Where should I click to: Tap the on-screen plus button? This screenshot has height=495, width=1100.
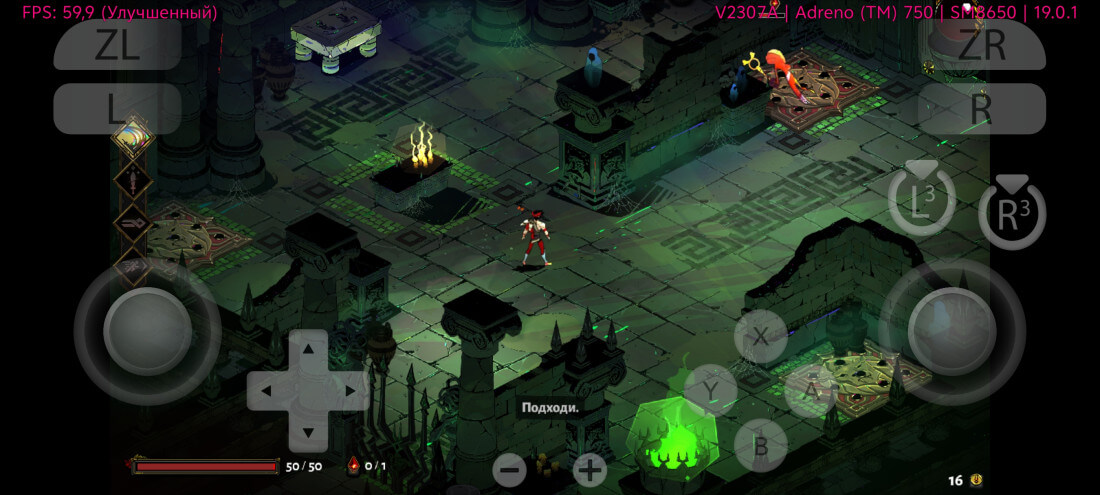click(590, 469)
